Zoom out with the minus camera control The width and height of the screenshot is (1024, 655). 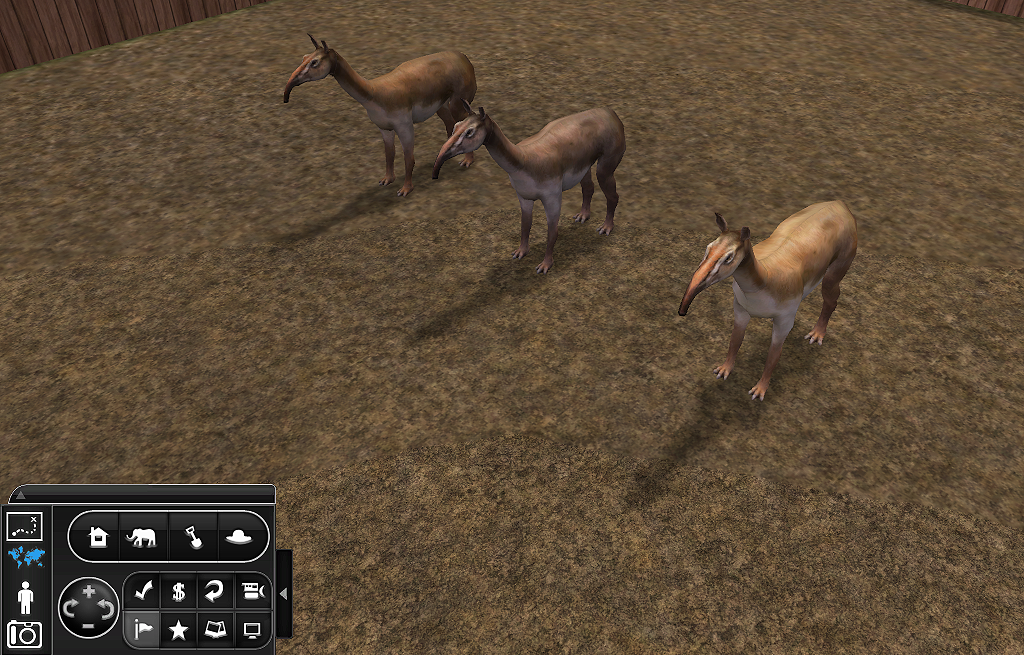(89, 624)
